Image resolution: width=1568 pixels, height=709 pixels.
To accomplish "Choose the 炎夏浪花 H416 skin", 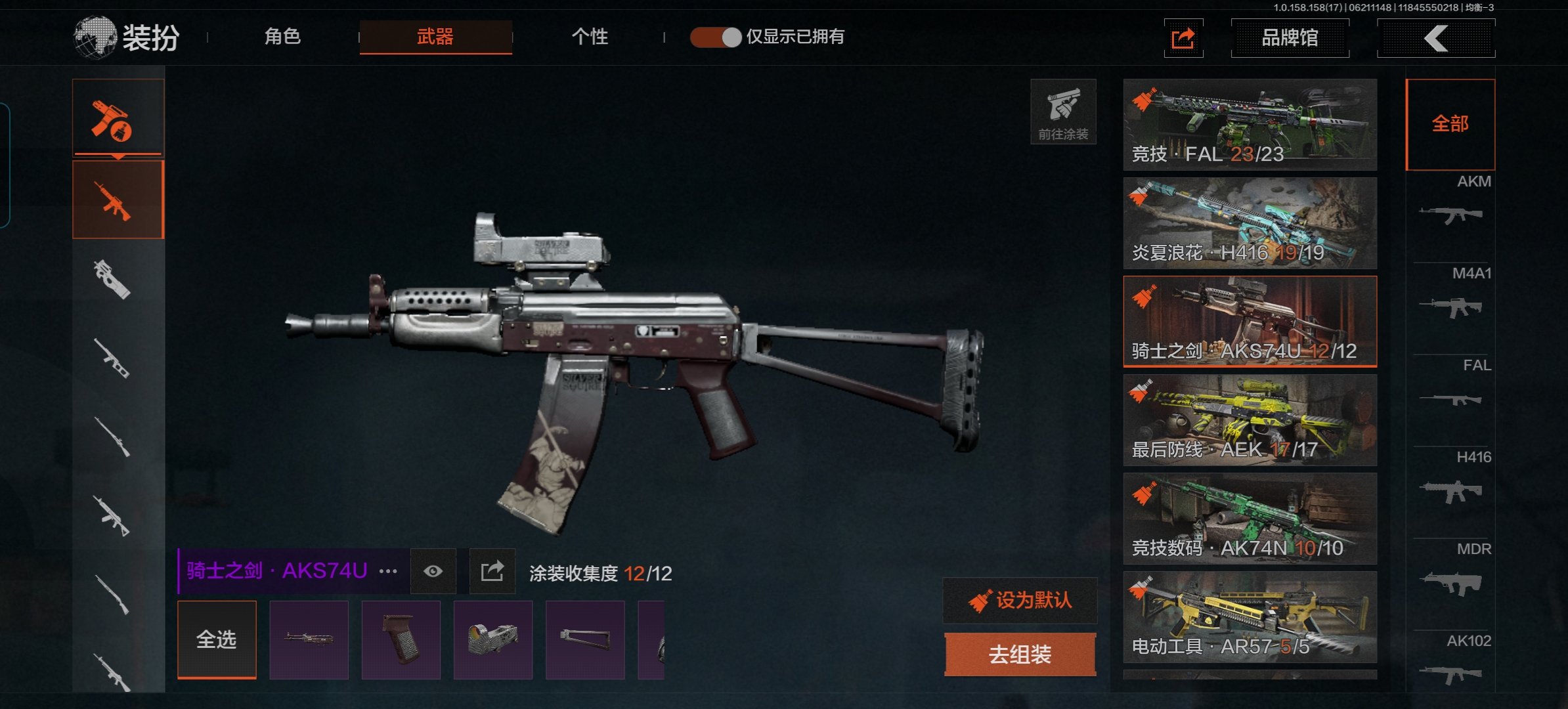I will (1250, 223).
